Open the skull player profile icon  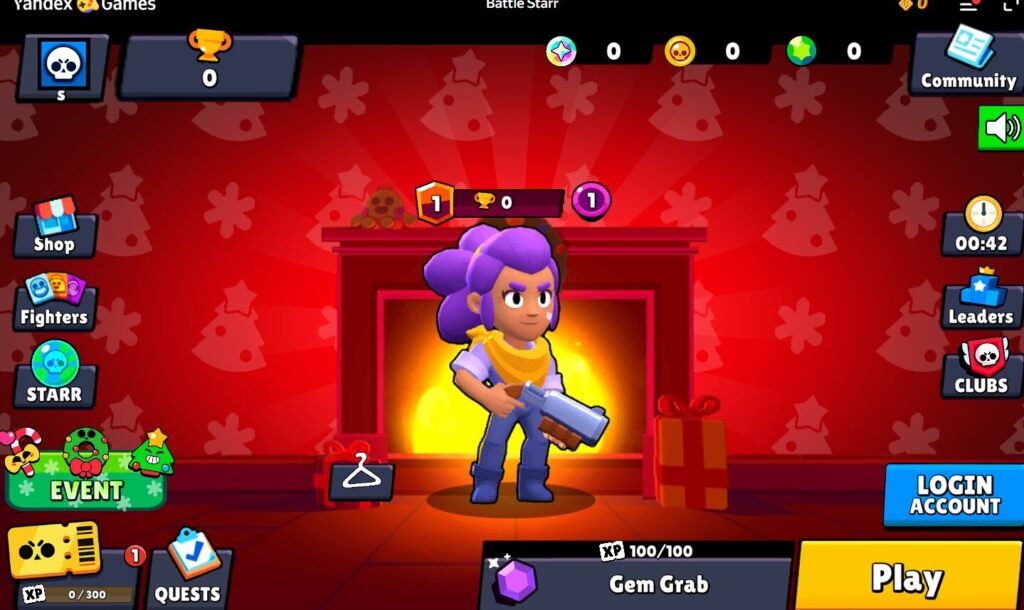[62, 67]
